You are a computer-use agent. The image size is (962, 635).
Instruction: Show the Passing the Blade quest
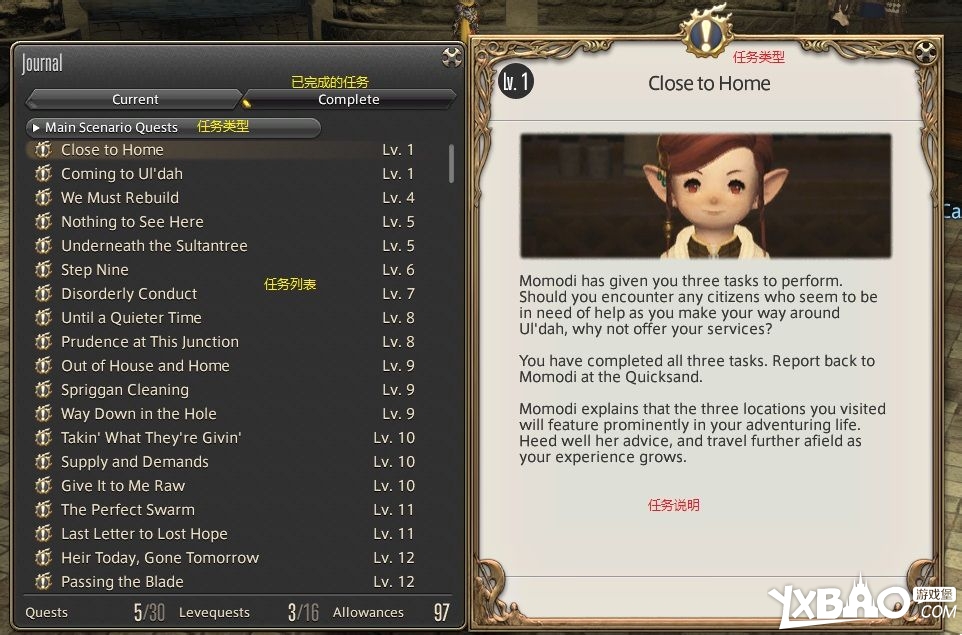pyautogui.click(x=122, y=582)
